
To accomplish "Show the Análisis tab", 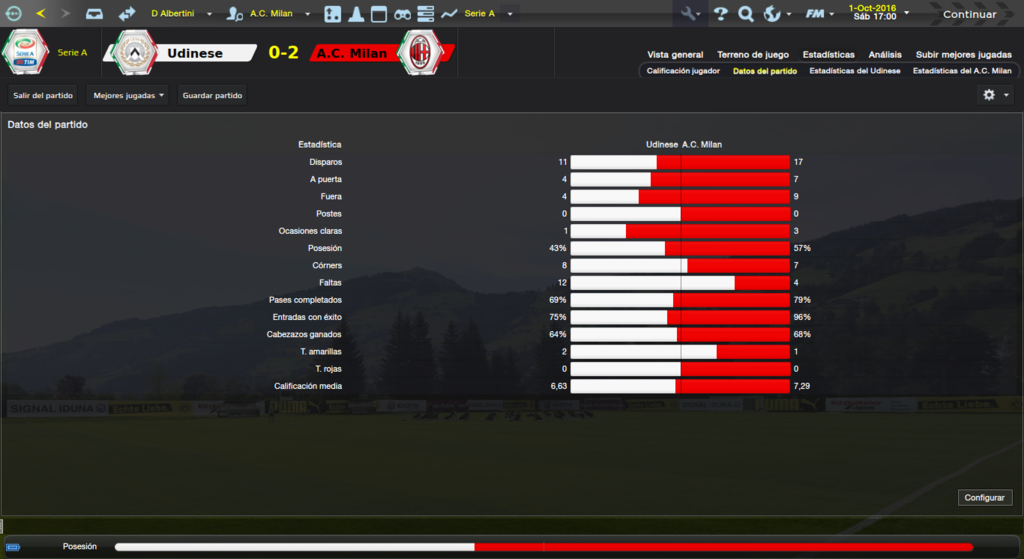I will [x=885, y=55].
